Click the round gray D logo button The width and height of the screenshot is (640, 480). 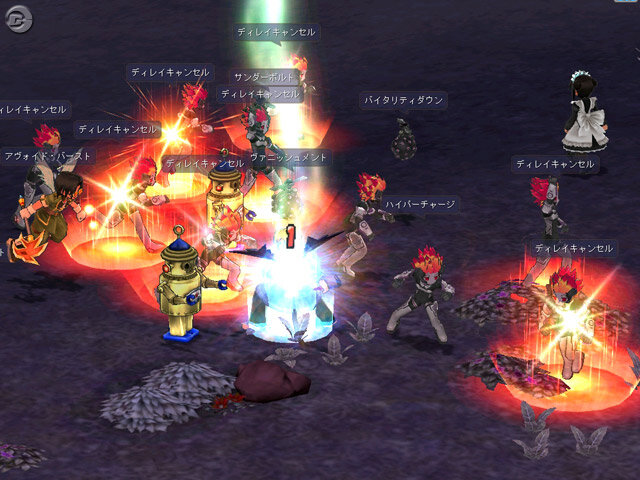(18, 19)
